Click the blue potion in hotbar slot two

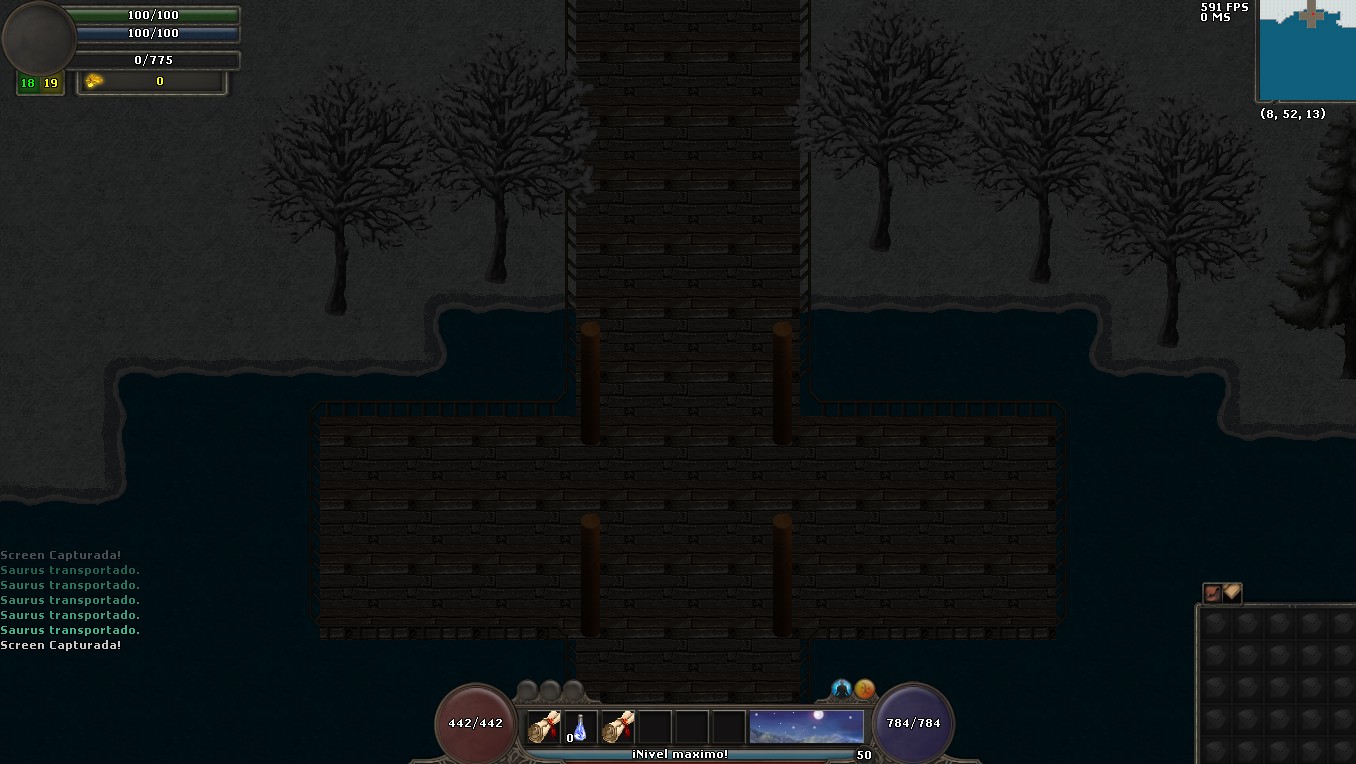[582, 724]
